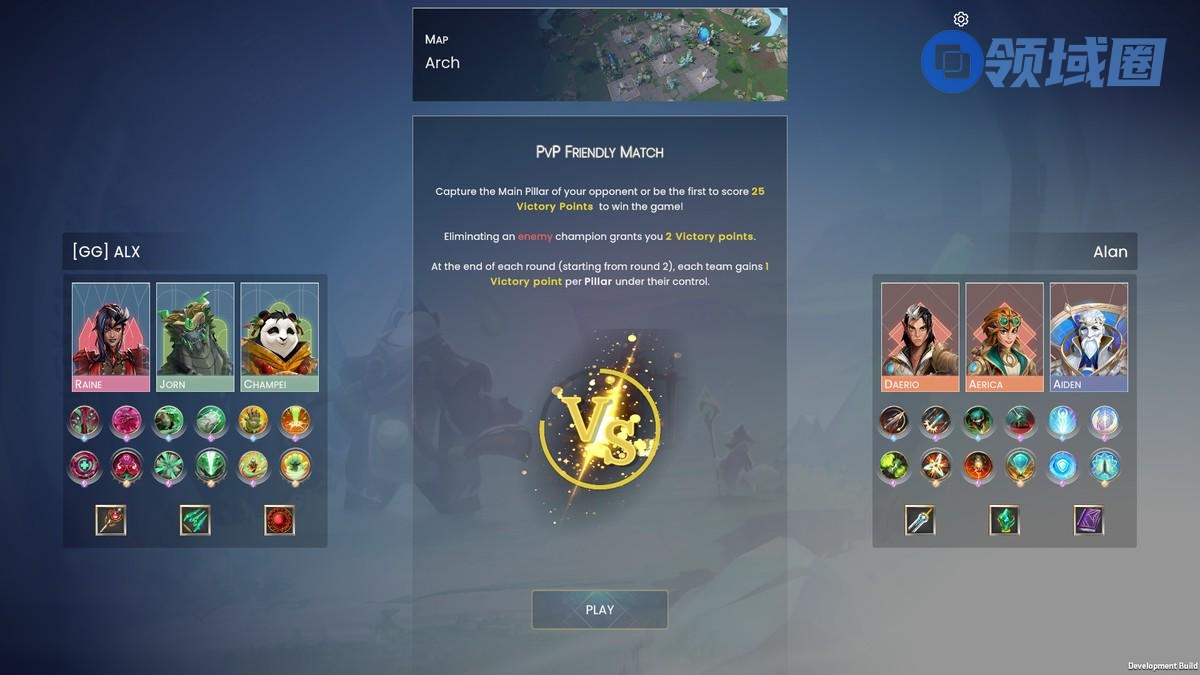Select Raine's champion portrait
The image size is (1200, 675).
pyautogui.click(x=111, y=336)
